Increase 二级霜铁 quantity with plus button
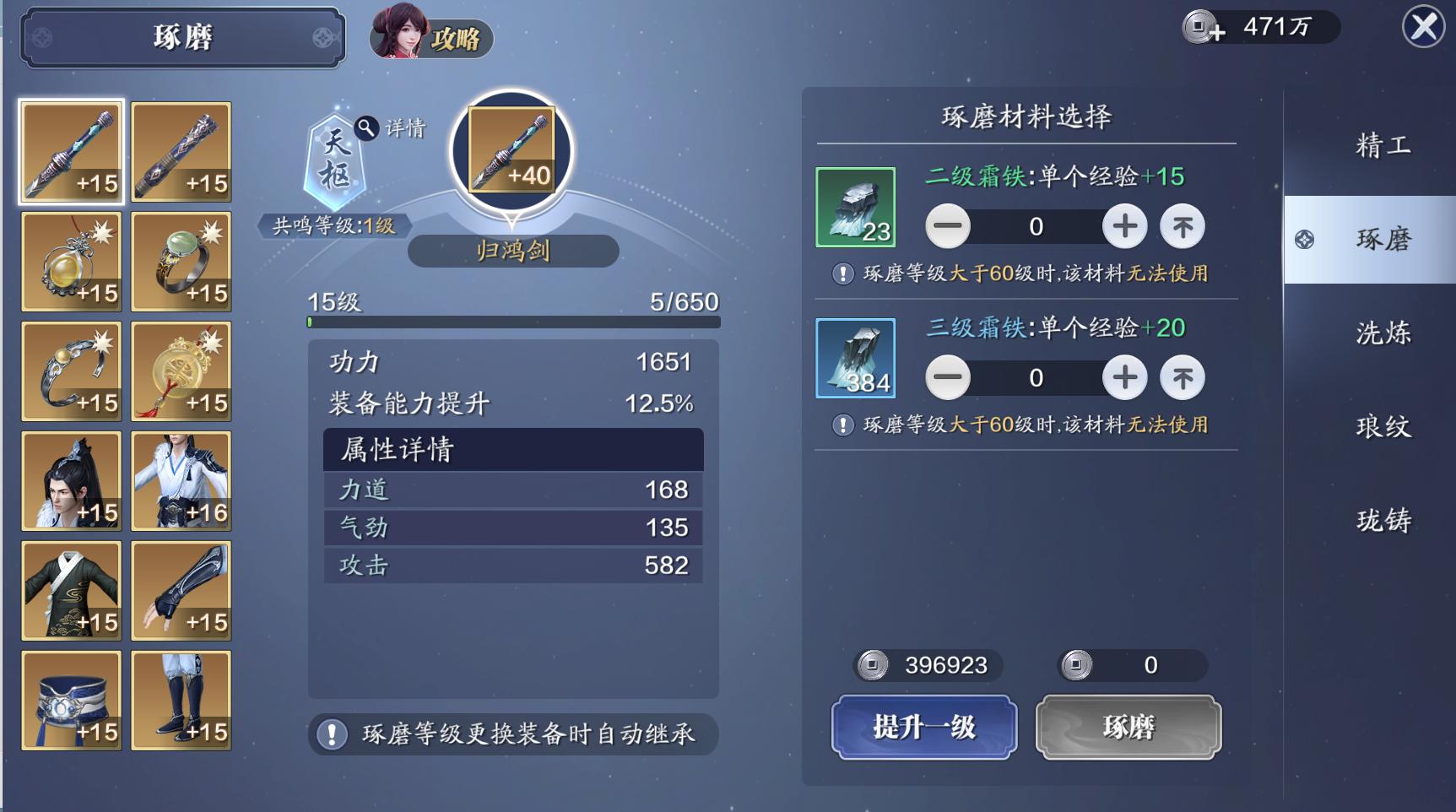The height and width of the screenshot is (812, 1456). [x=1123, y=226]
